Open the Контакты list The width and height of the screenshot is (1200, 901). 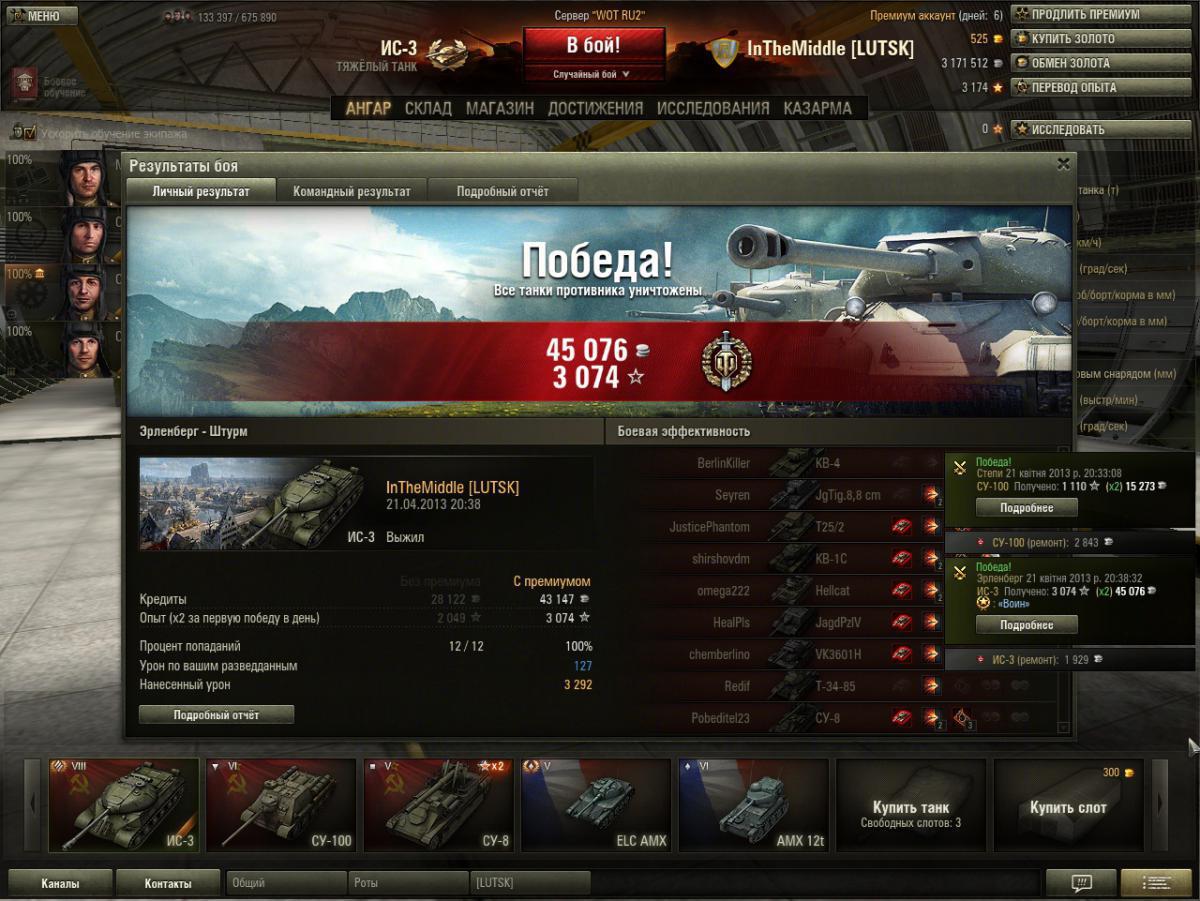(168, 883)
